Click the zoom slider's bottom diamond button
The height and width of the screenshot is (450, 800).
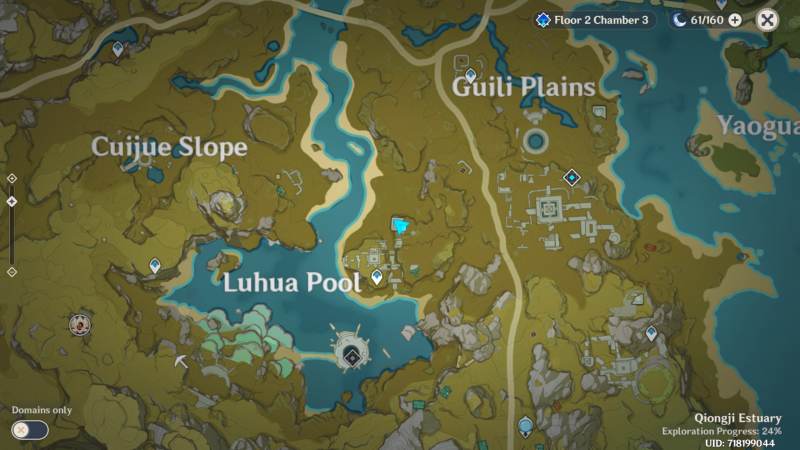pos(11,271)
